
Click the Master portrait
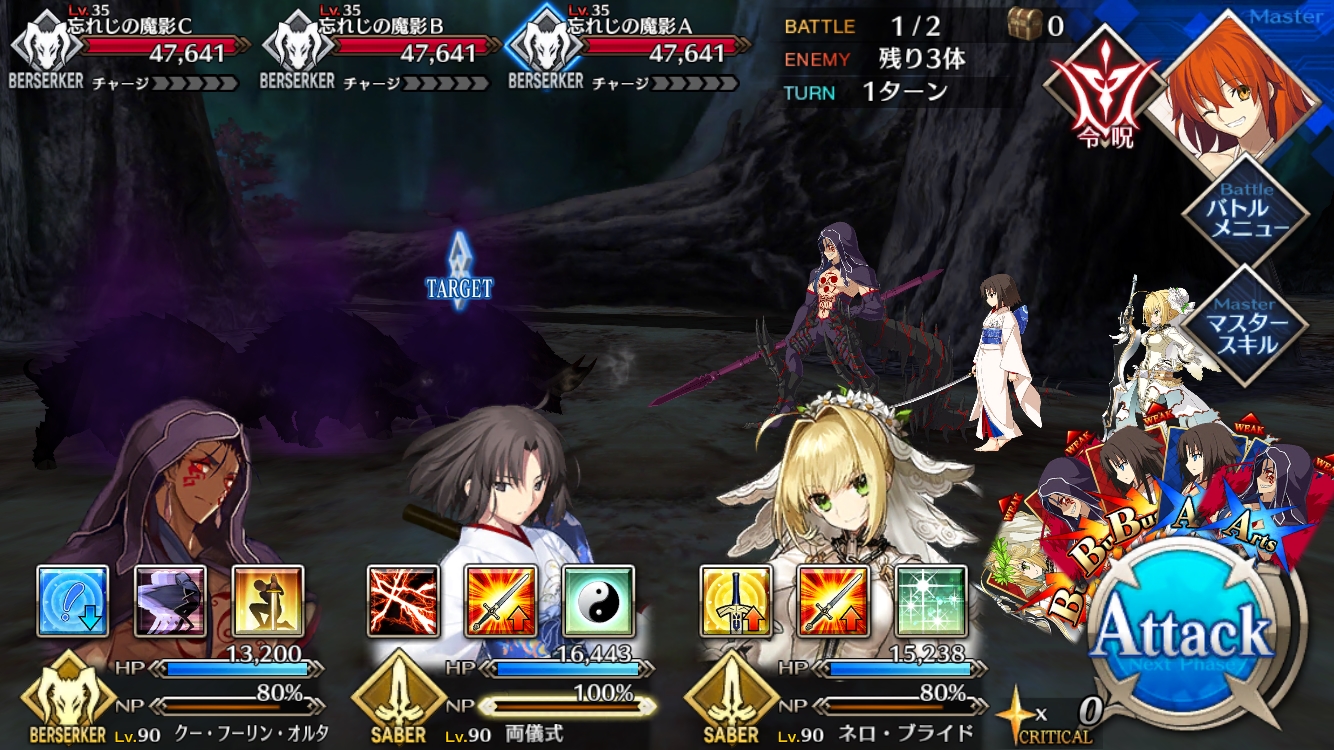click(x=1240, y=85)
